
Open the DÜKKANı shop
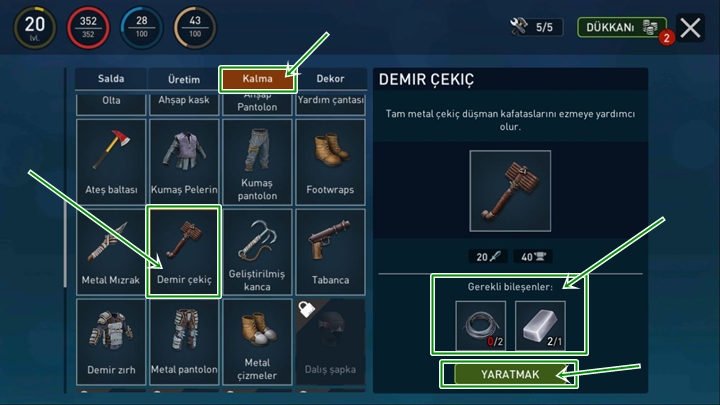pos(621,28)
